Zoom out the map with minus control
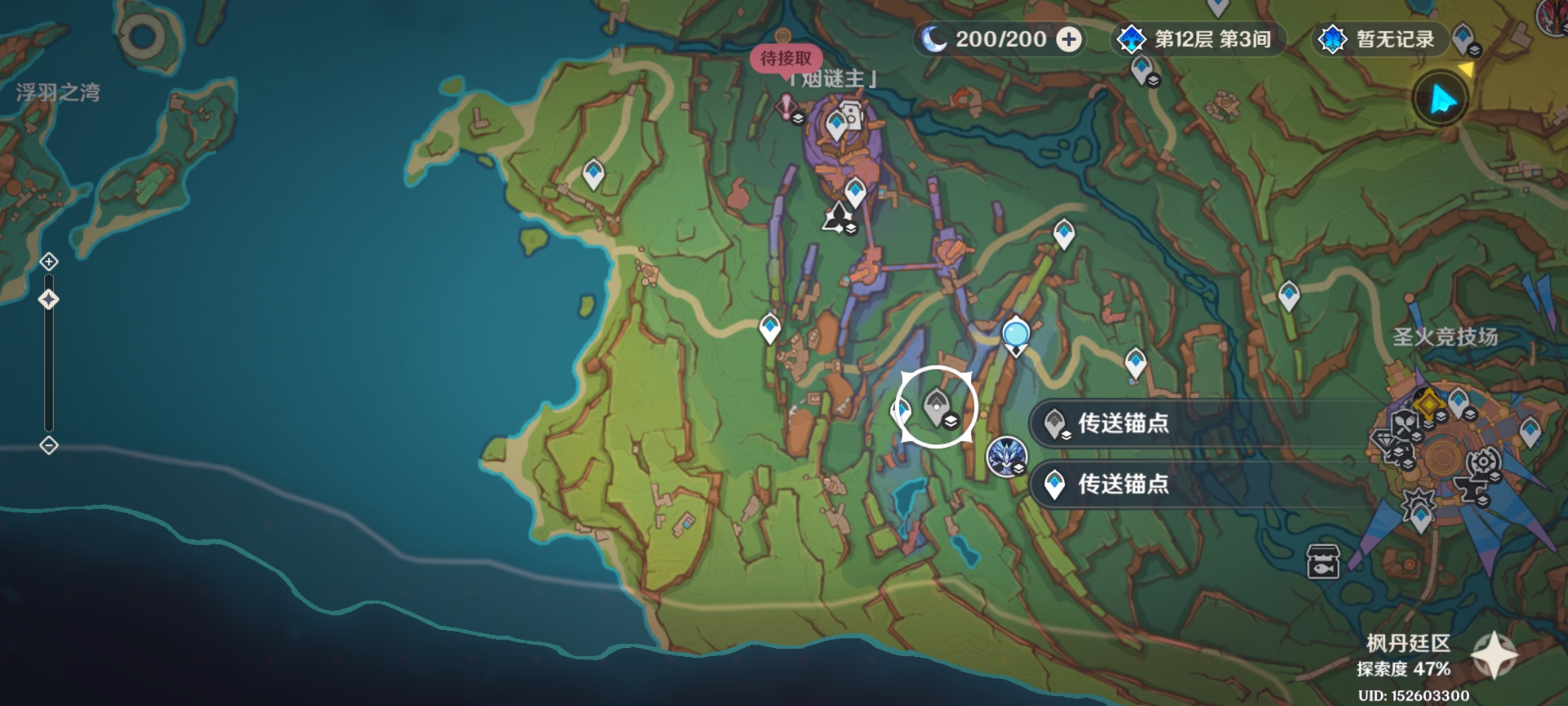This screenshot has width=1568, height=706. [x=49, y=446]
